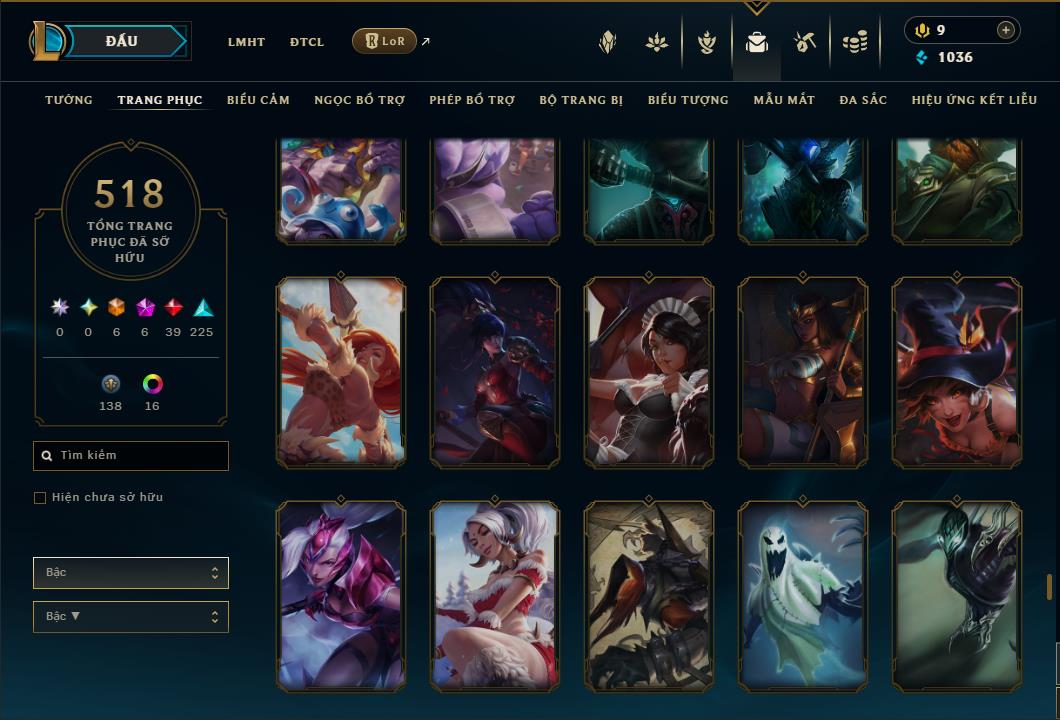Open the ĐA SẮC chromas tab
This screenshot has height=720, width=1060.
click(x=863, y=100)
